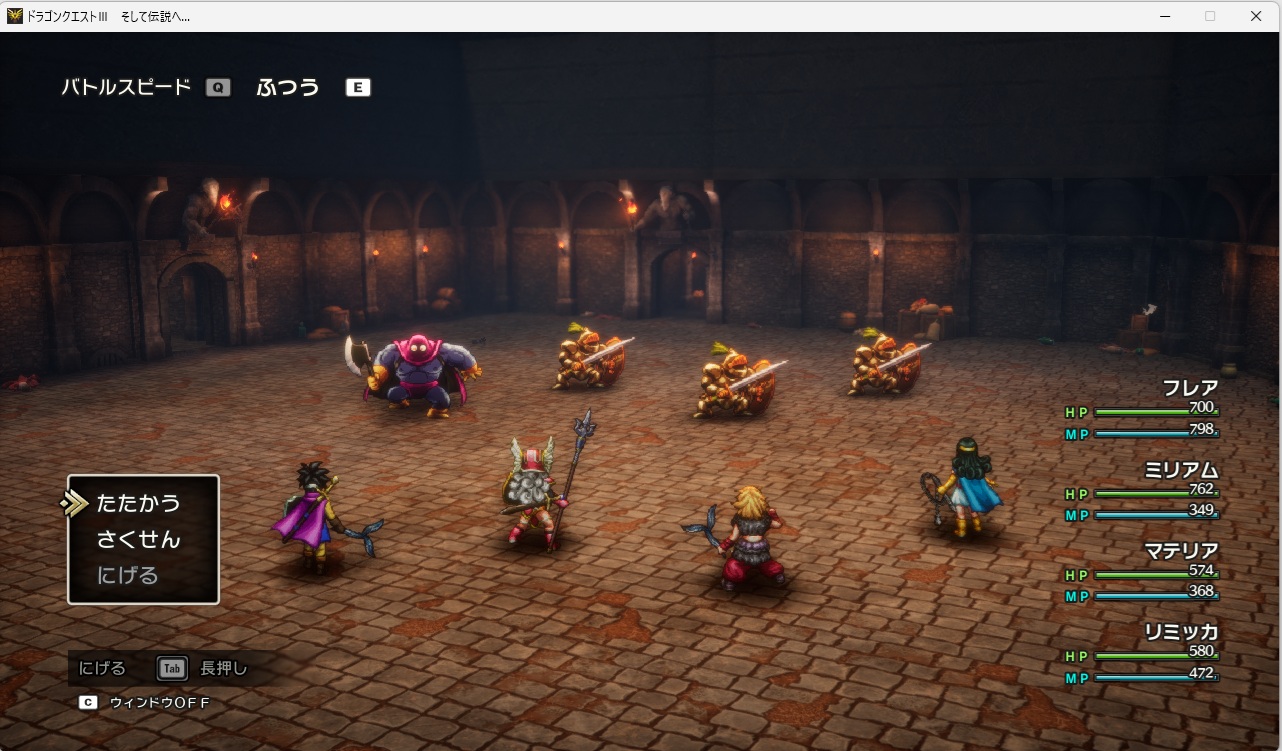Image resolution: width=1282 pixels, height=751 pixels.
Task: Toggle battle speed from ふつう setting
Action: pos(288,87)
